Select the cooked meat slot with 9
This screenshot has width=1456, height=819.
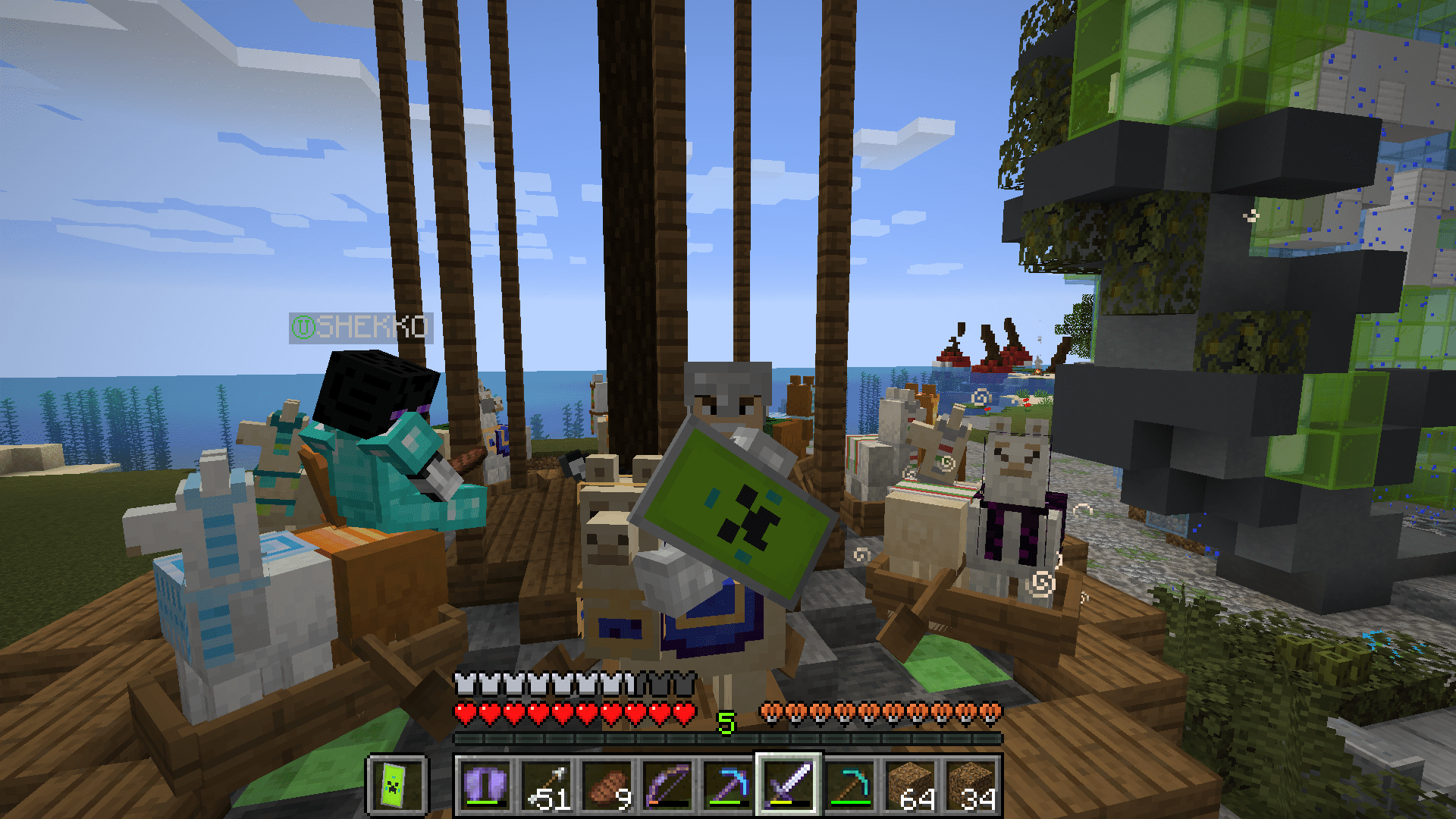(607, 785)
